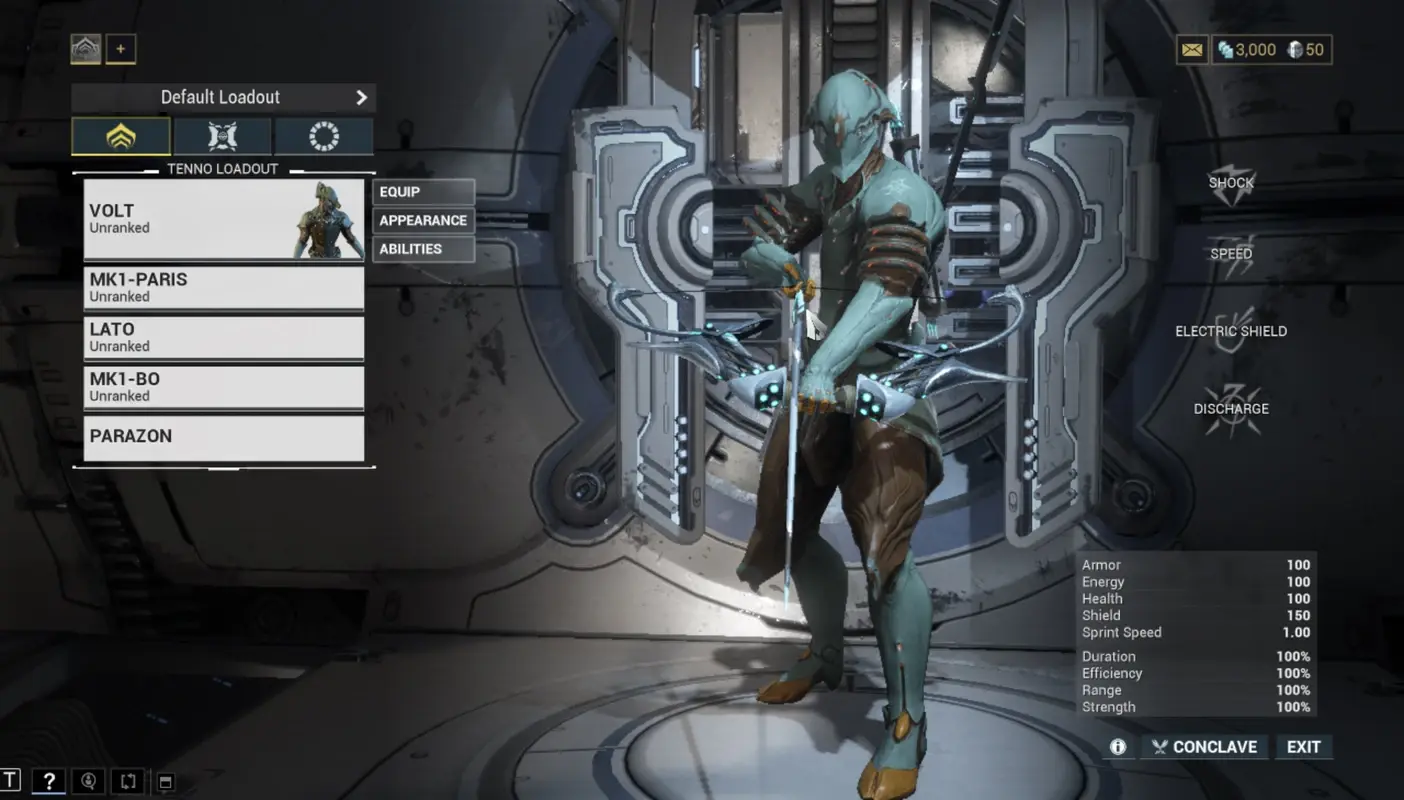This screenshot has height=800, width=1404.
Task: Expand the Default Loadout selector
Action: [220, 97]
